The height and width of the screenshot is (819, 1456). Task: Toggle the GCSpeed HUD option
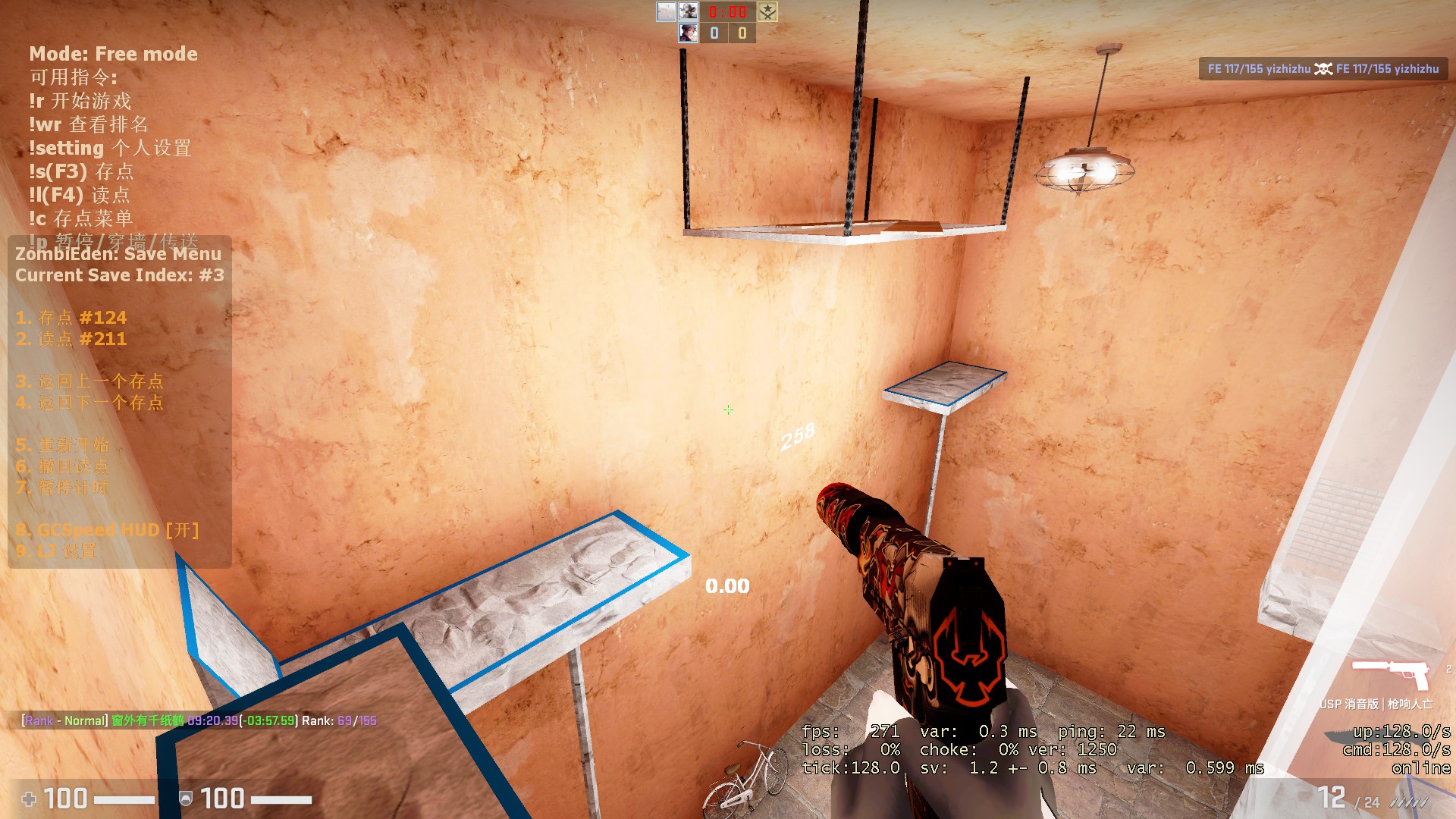107,530
